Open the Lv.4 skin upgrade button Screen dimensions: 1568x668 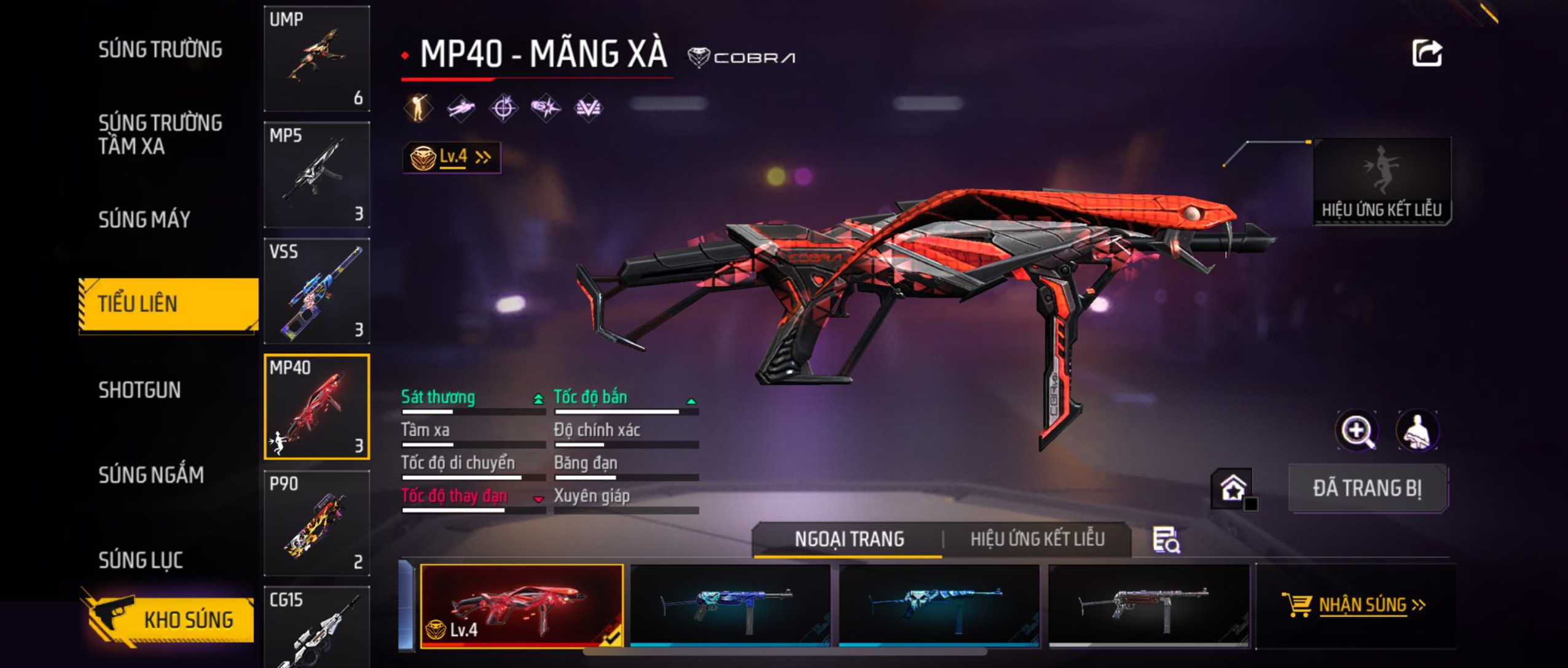click(452, 157)
